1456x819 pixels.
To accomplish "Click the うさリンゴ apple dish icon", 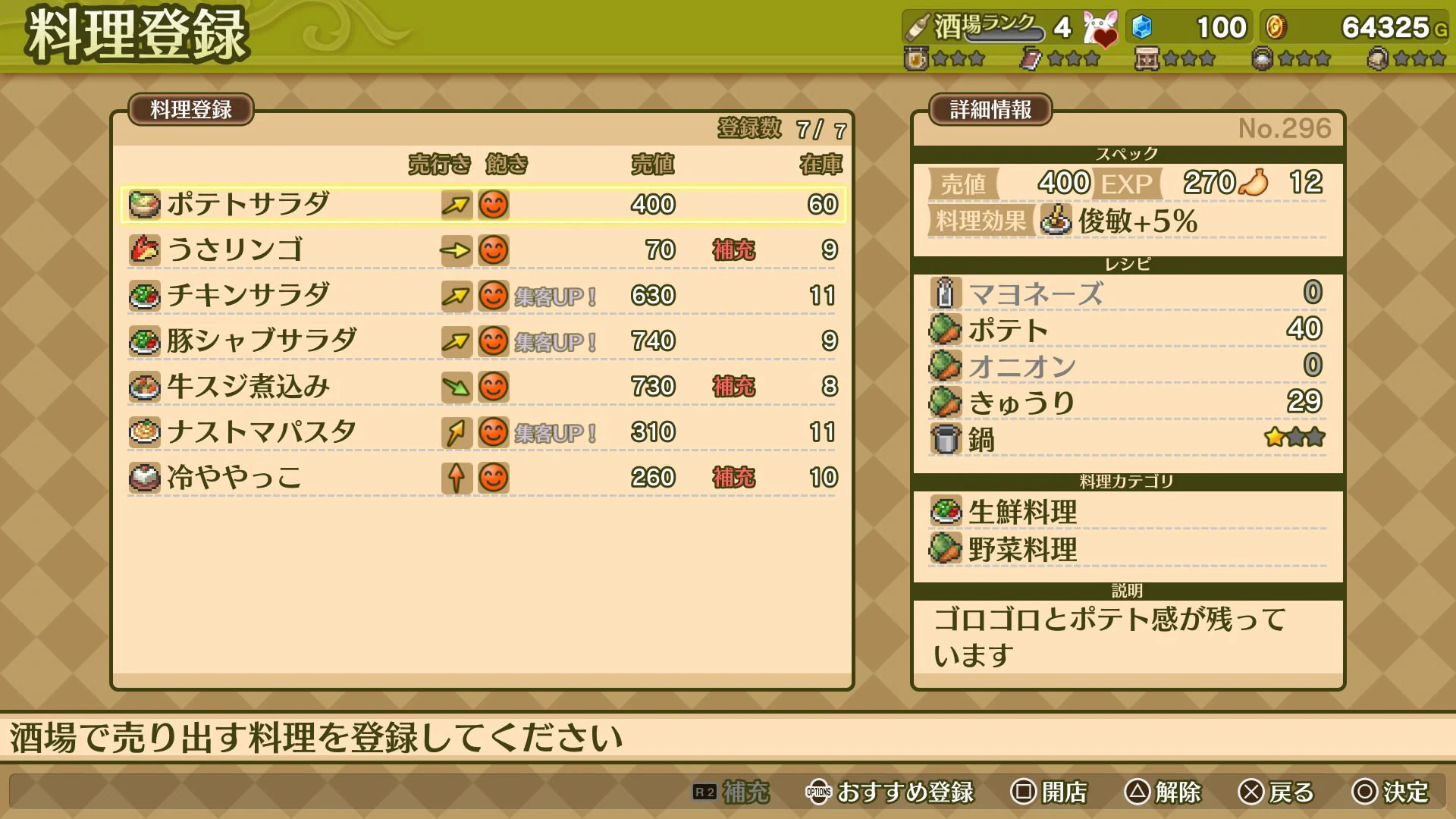I will [145, 249].
